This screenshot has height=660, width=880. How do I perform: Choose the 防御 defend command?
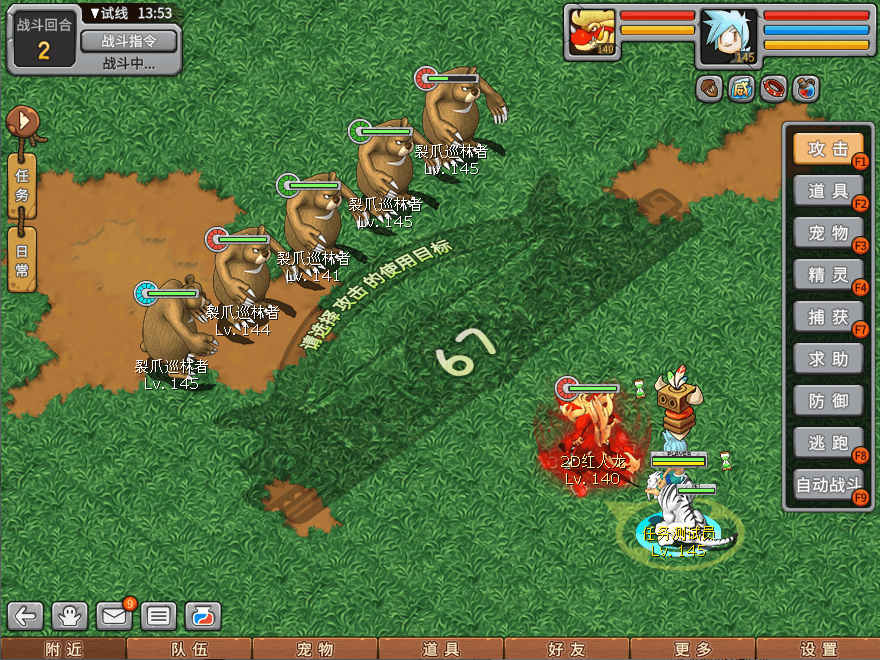(x=827, y=401)
